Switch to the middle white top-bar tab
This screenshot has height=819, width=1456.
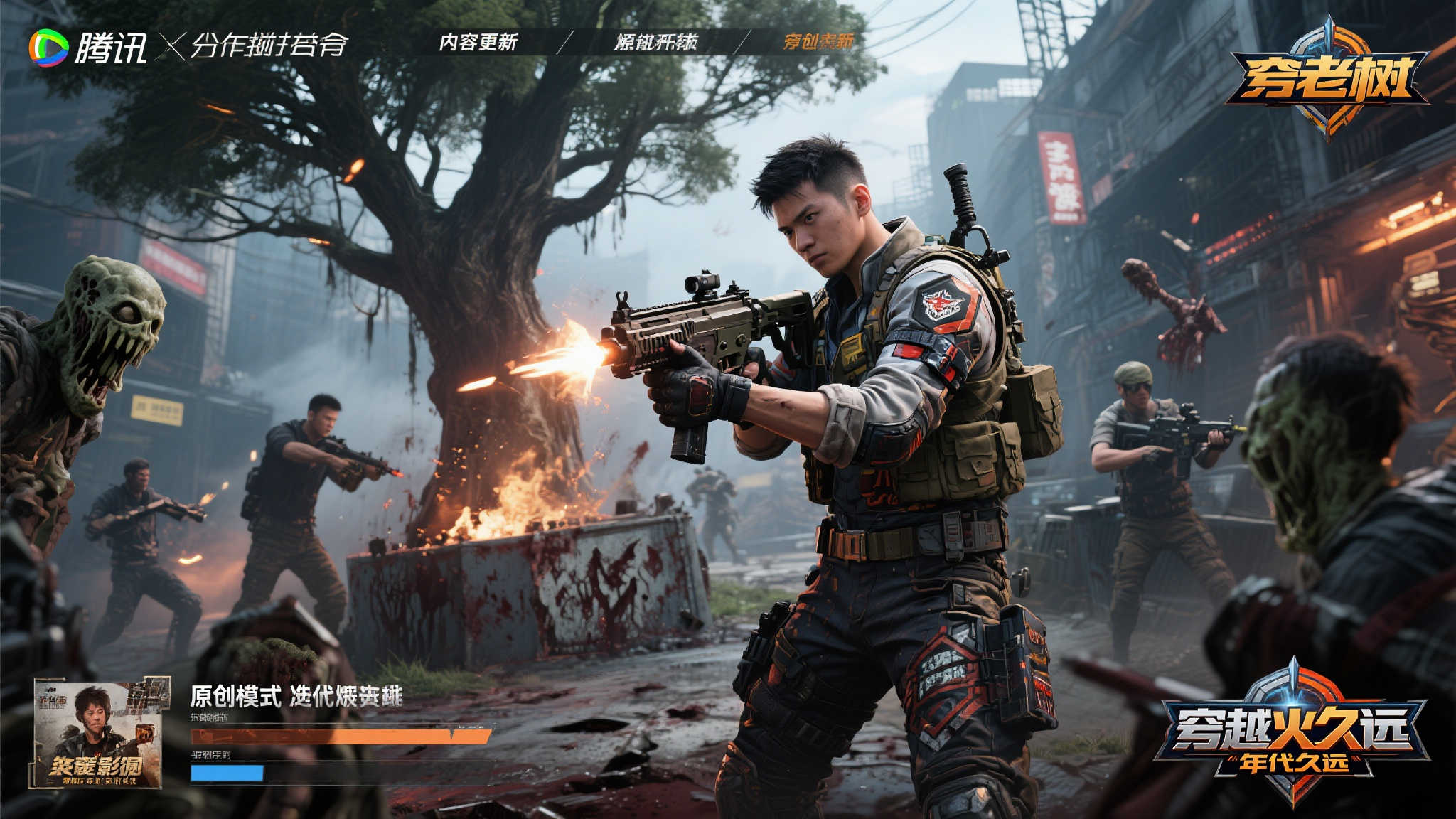click(655, 43)
